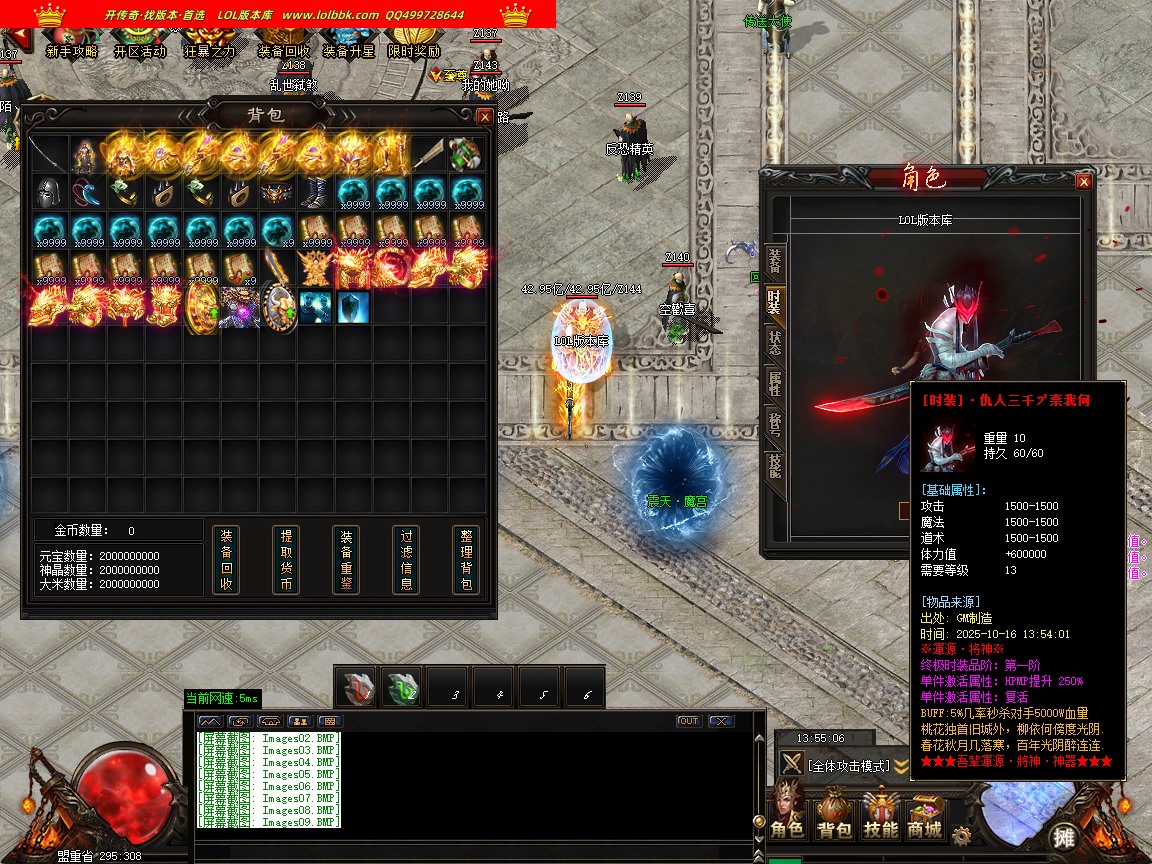1152x864 pixels.
Task: Switch to the 状态 status tab
Action: tap(774, 340)
